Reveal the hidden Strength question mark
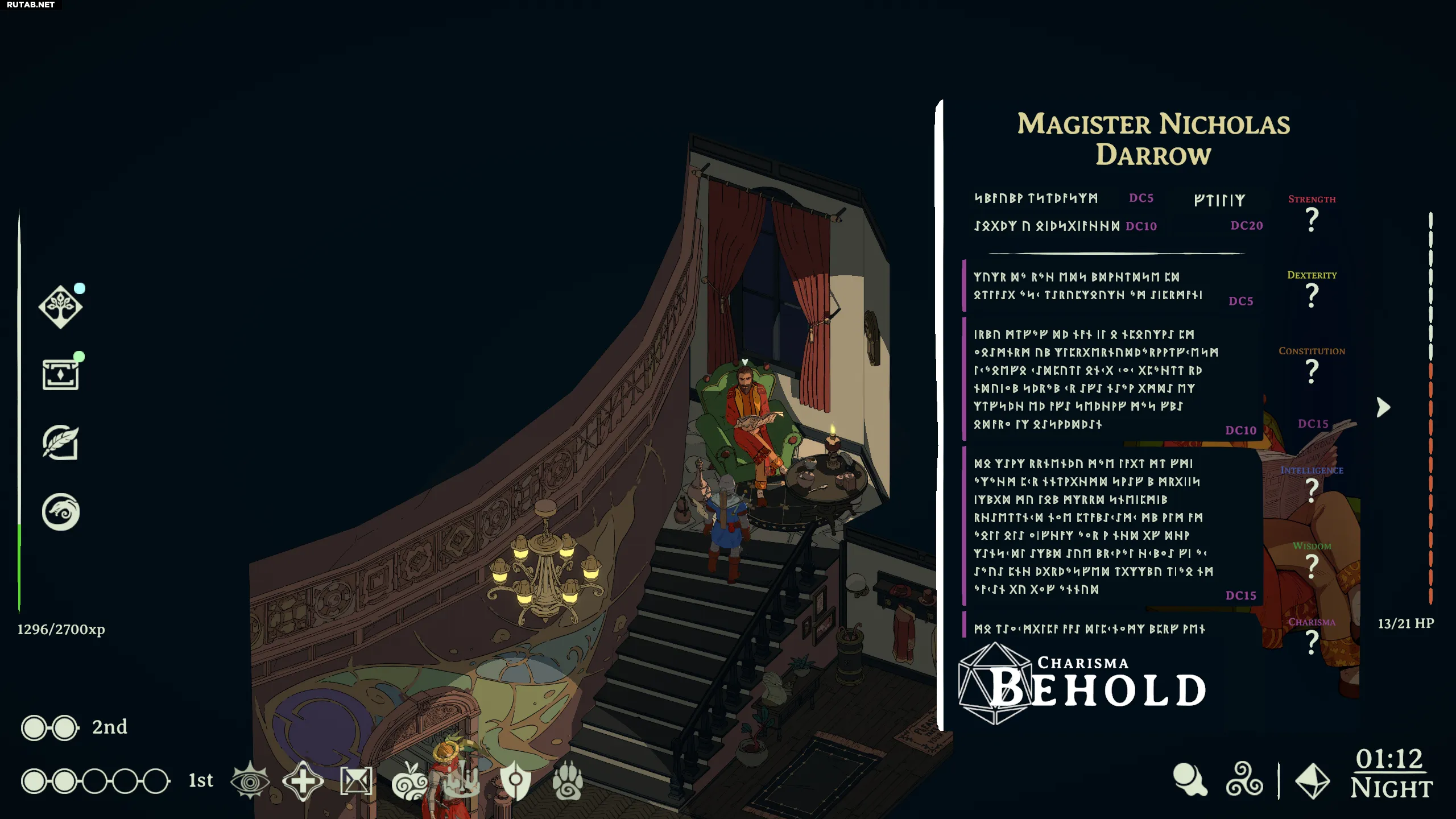The height and width of the screenshot is (819, 1456). (x=1312, y=220)
